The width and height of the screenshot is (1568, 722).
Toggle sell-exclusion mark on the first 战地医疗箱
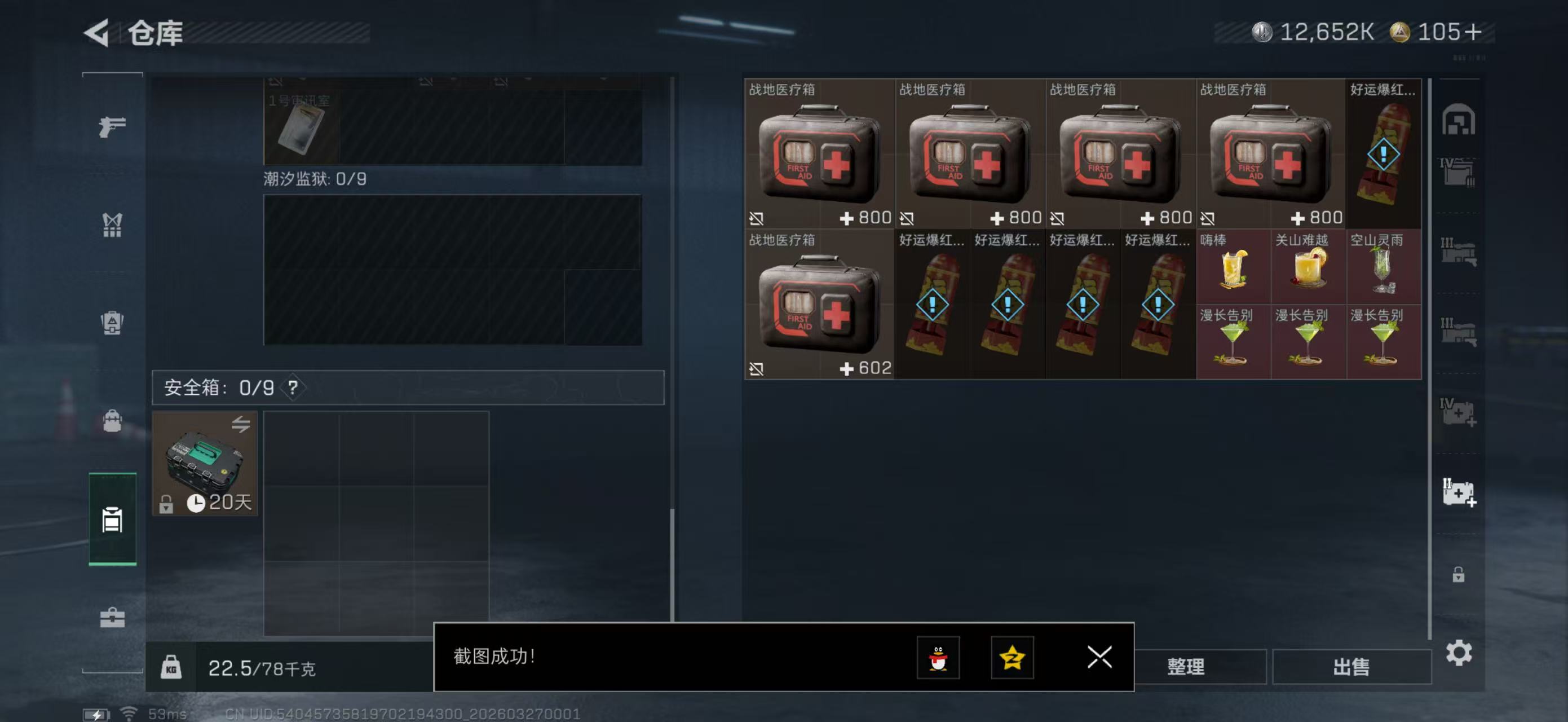coord(757,217)
